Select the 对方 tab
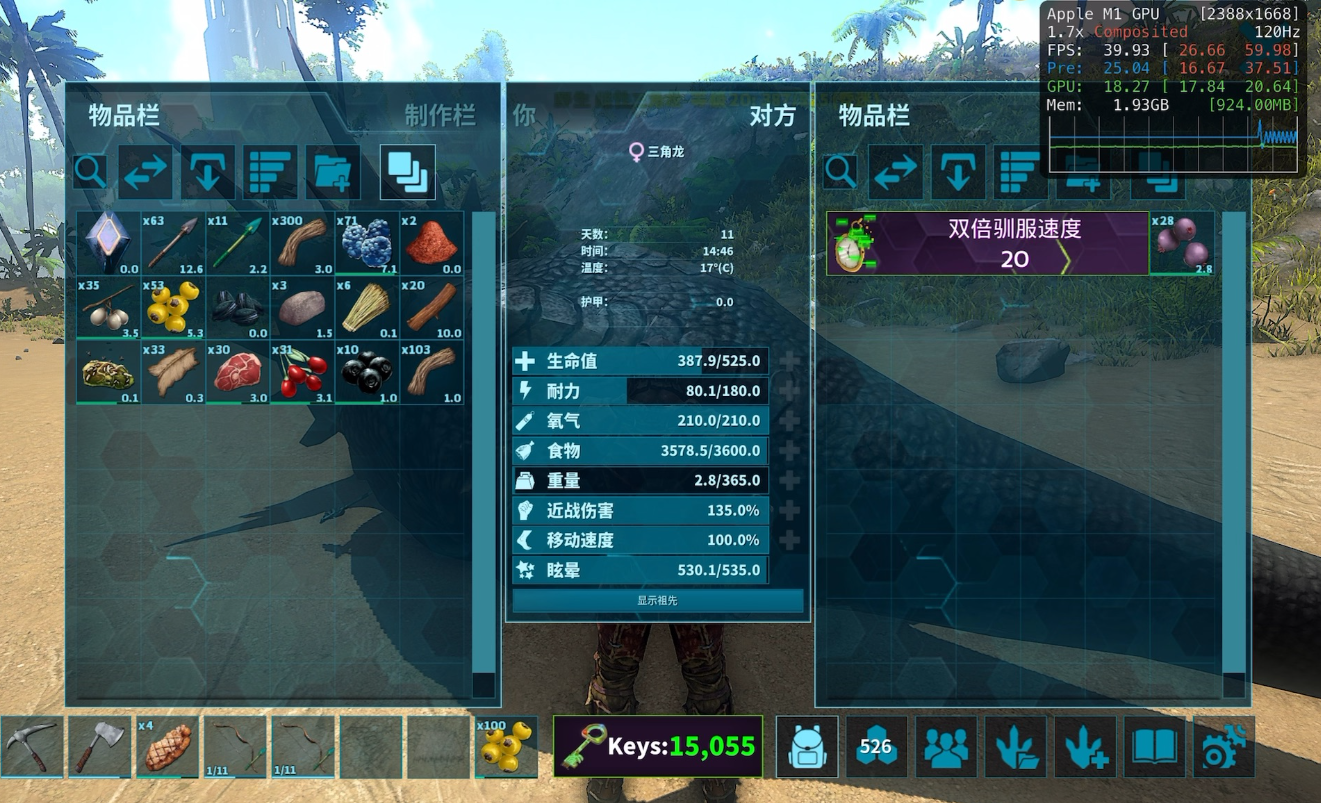The image size is (1321, 803). pos(772,116)
